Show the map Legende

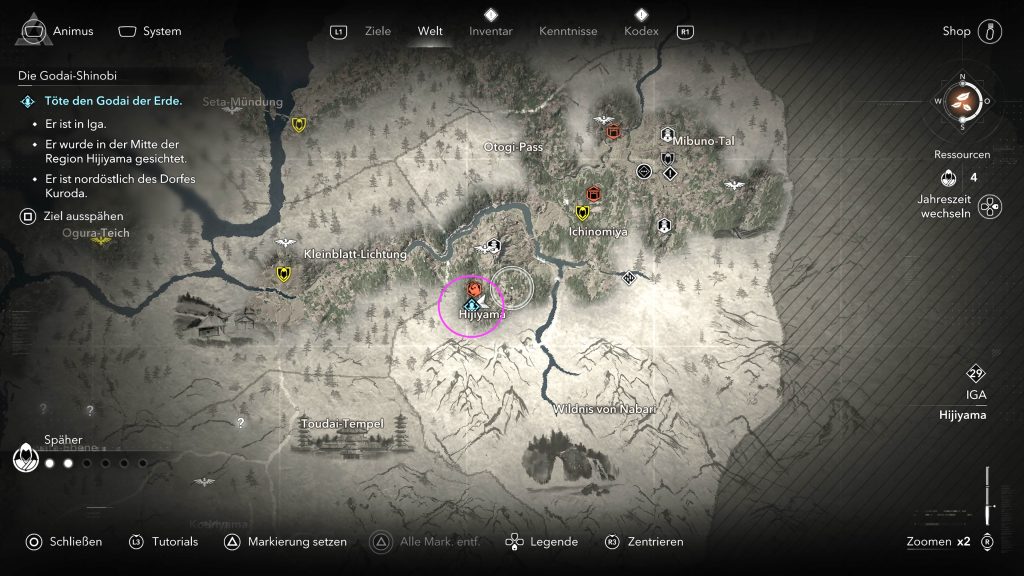(544, 542)
